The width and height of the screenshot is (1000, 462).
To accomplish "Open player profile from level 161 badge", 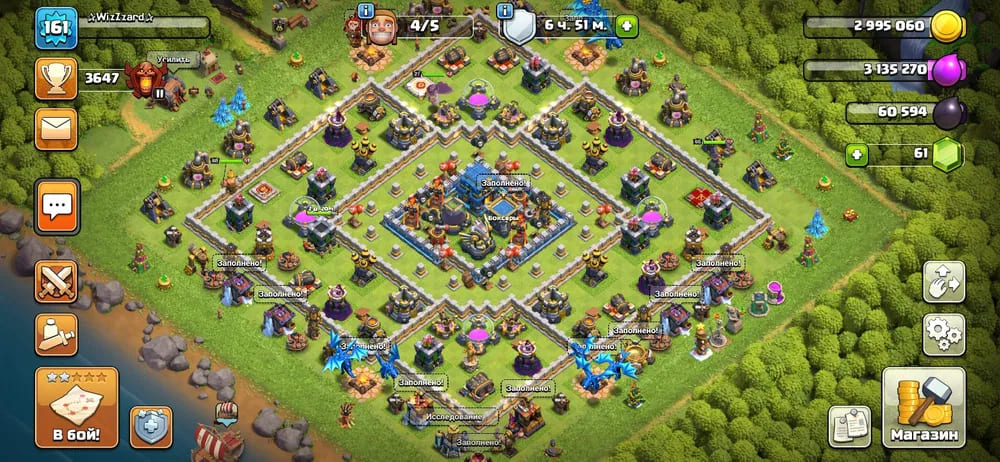I will pos(56,28).
